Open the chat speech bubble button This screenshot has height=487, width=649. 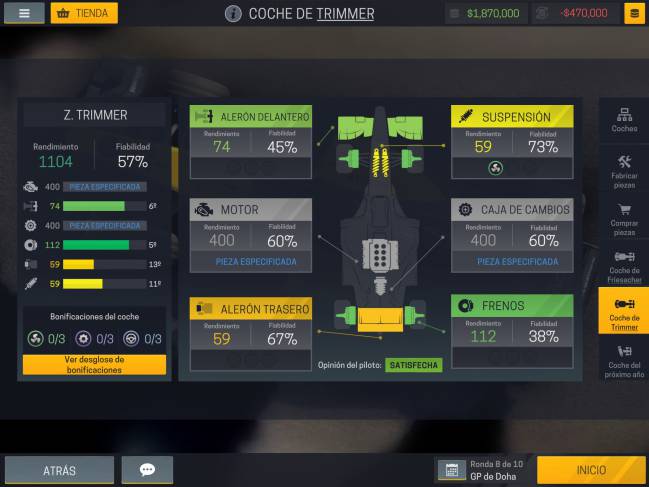click(147, 470)
